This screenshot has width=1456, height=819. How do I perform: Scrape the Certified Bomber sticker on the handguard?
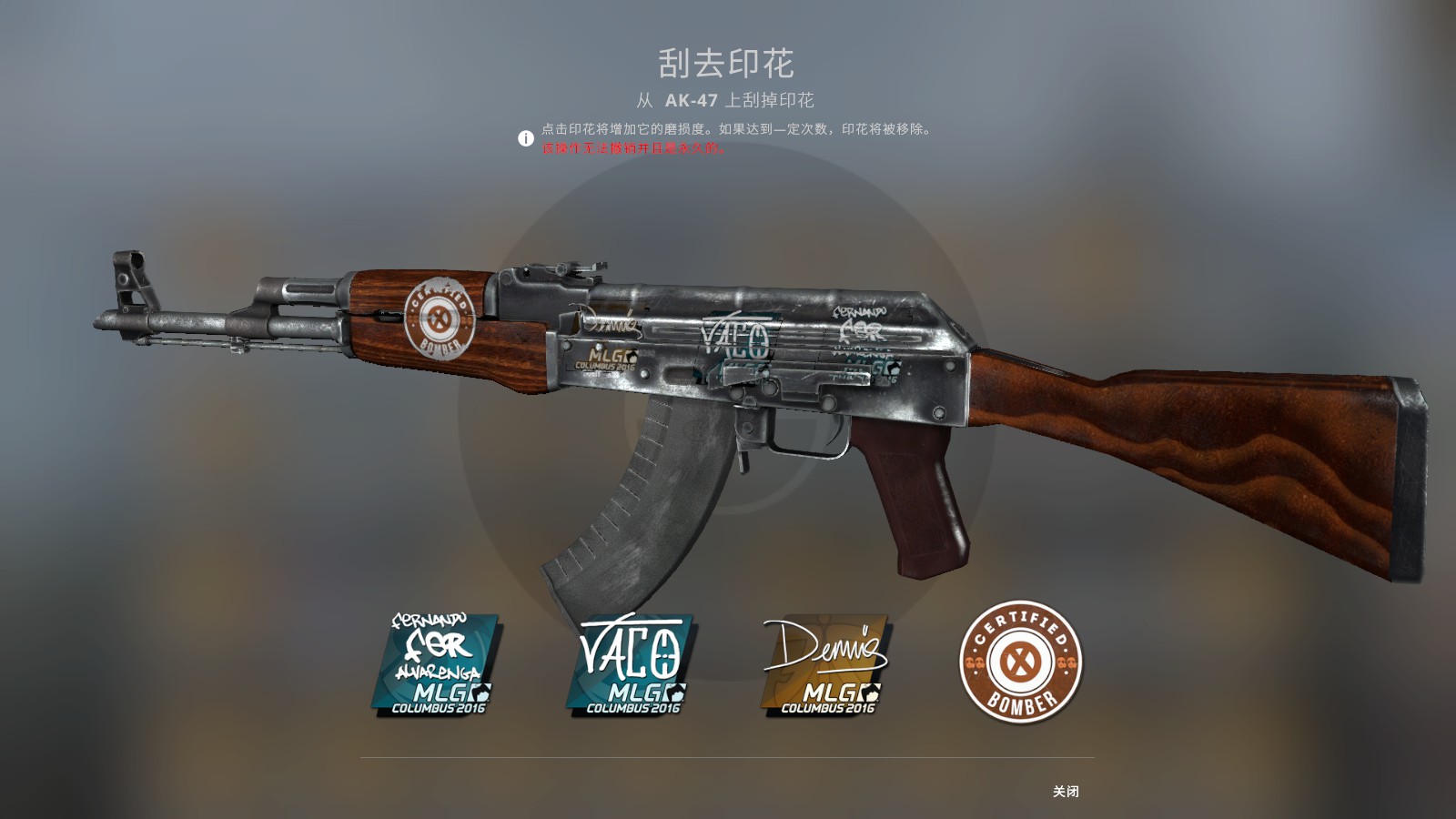click(440, 317)
